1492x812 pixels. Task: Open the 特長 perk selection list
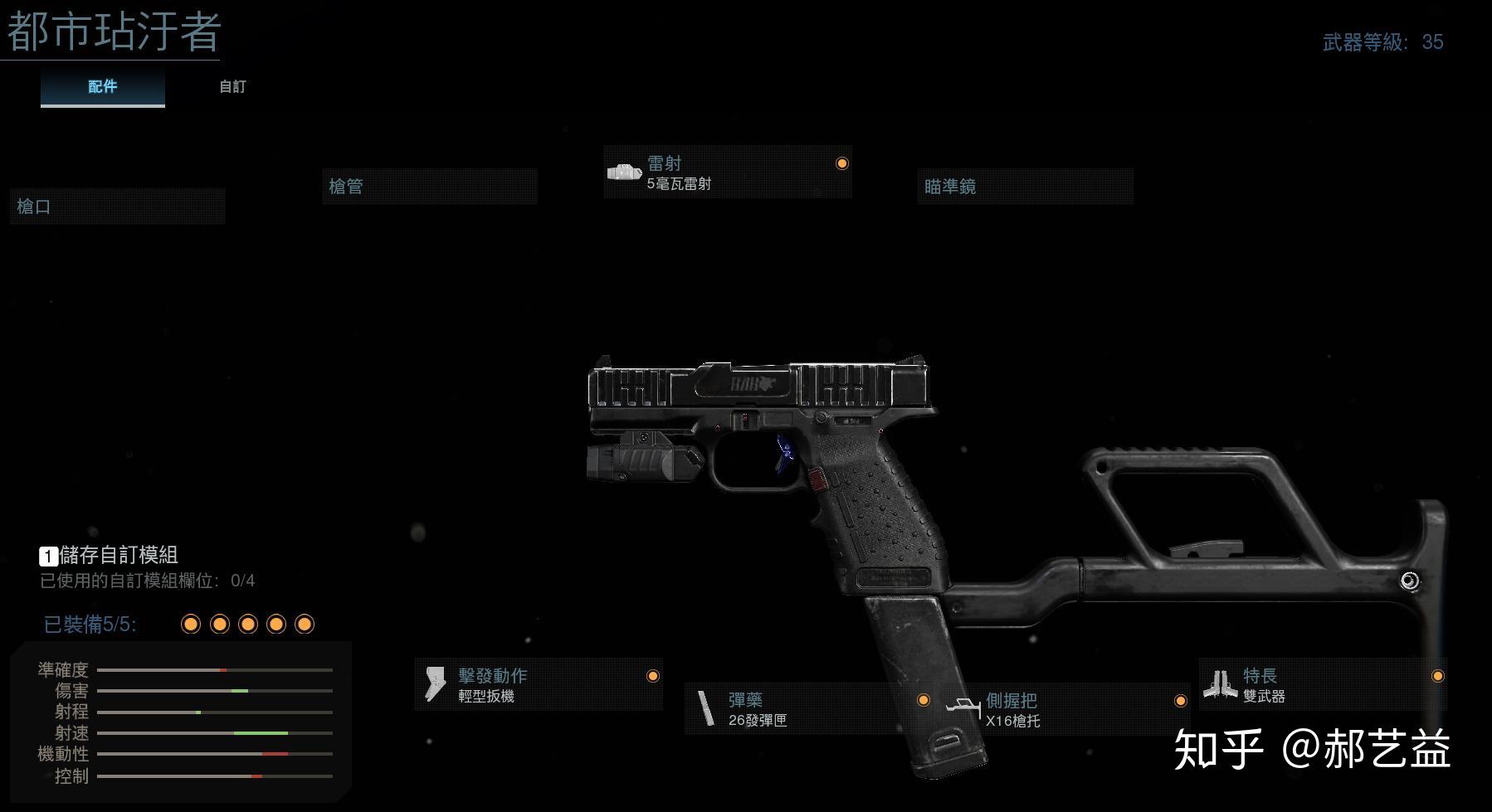(1319, 685)
